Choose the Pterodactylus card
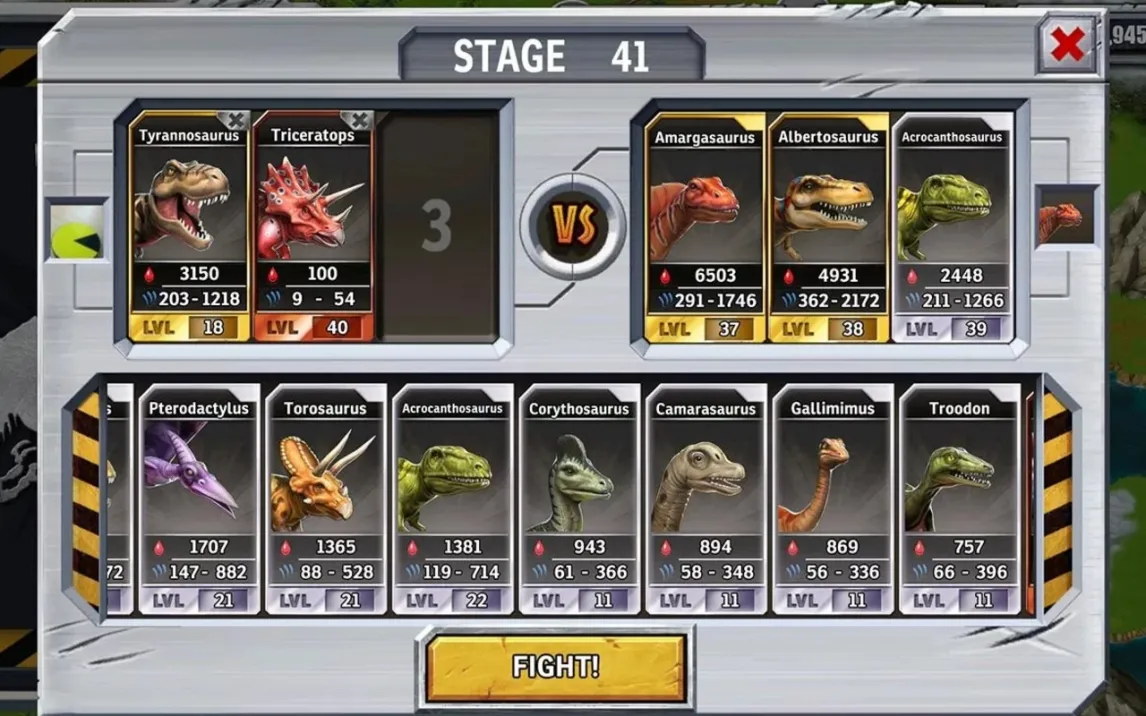This screenshot has width=1146, height=716. (x=198, y=498)
